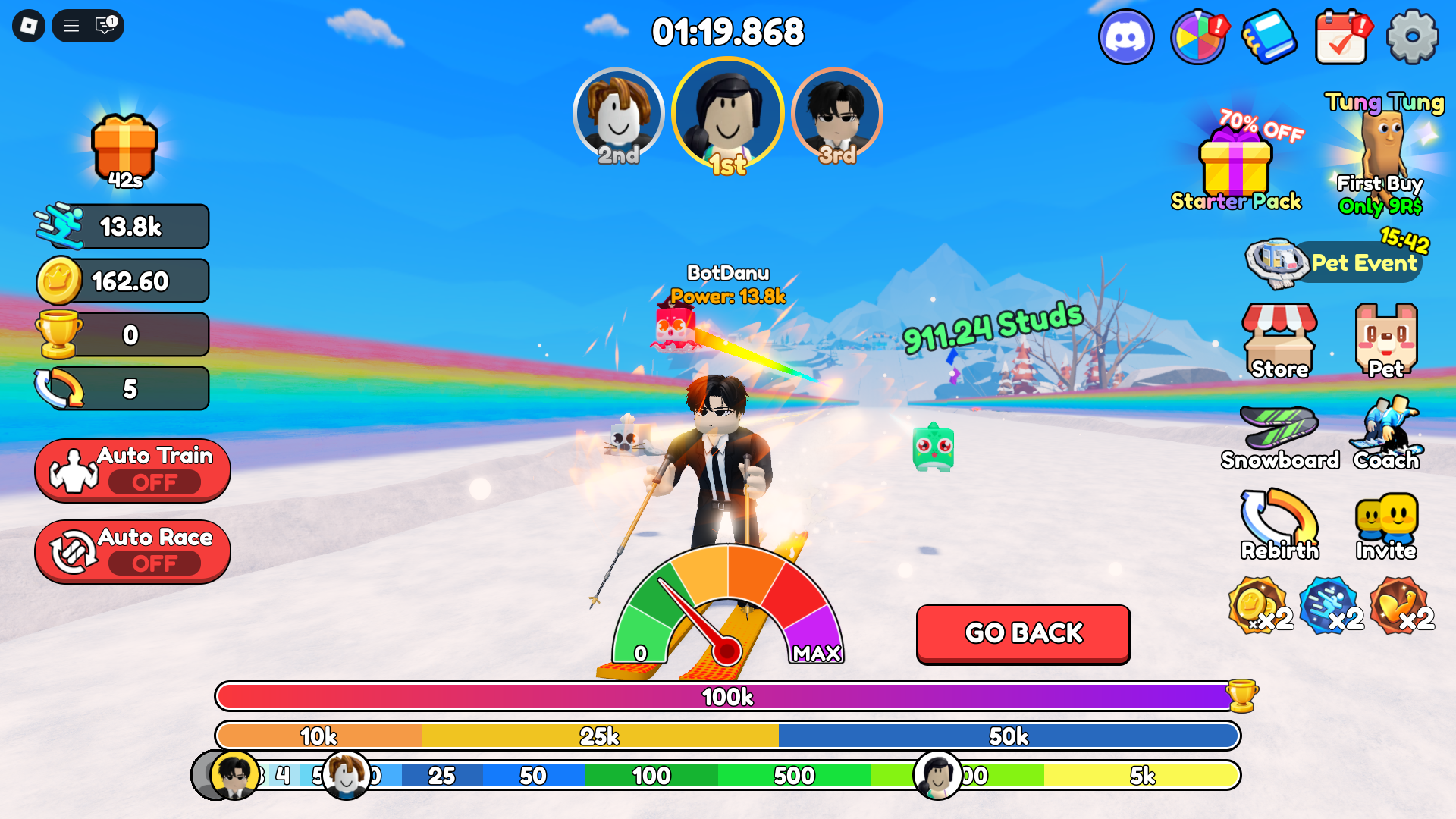
Task: View the 70% off Starter Pack
Action: [1236, 163]
